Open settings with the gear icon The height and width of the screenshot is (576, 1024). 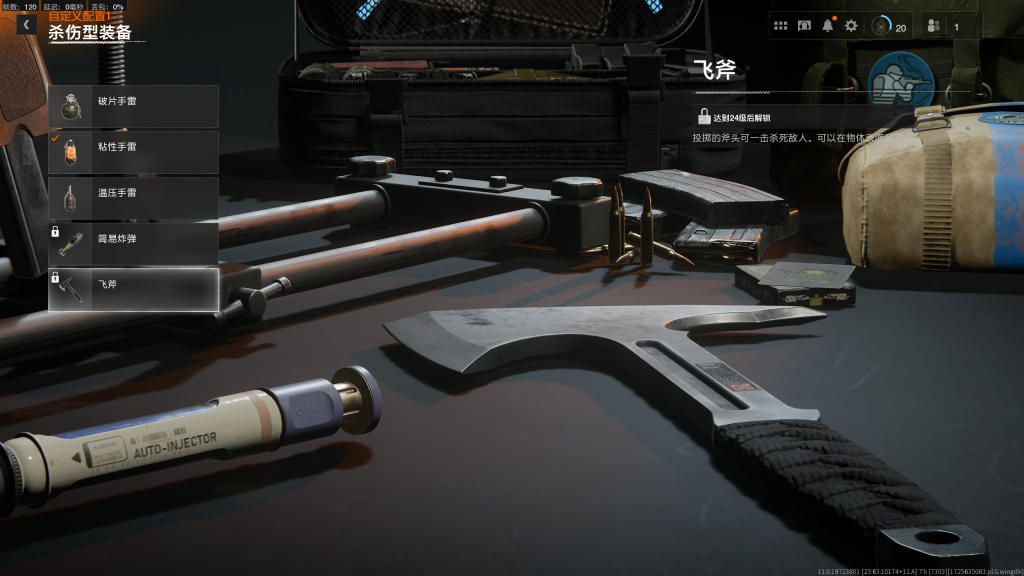851,26
